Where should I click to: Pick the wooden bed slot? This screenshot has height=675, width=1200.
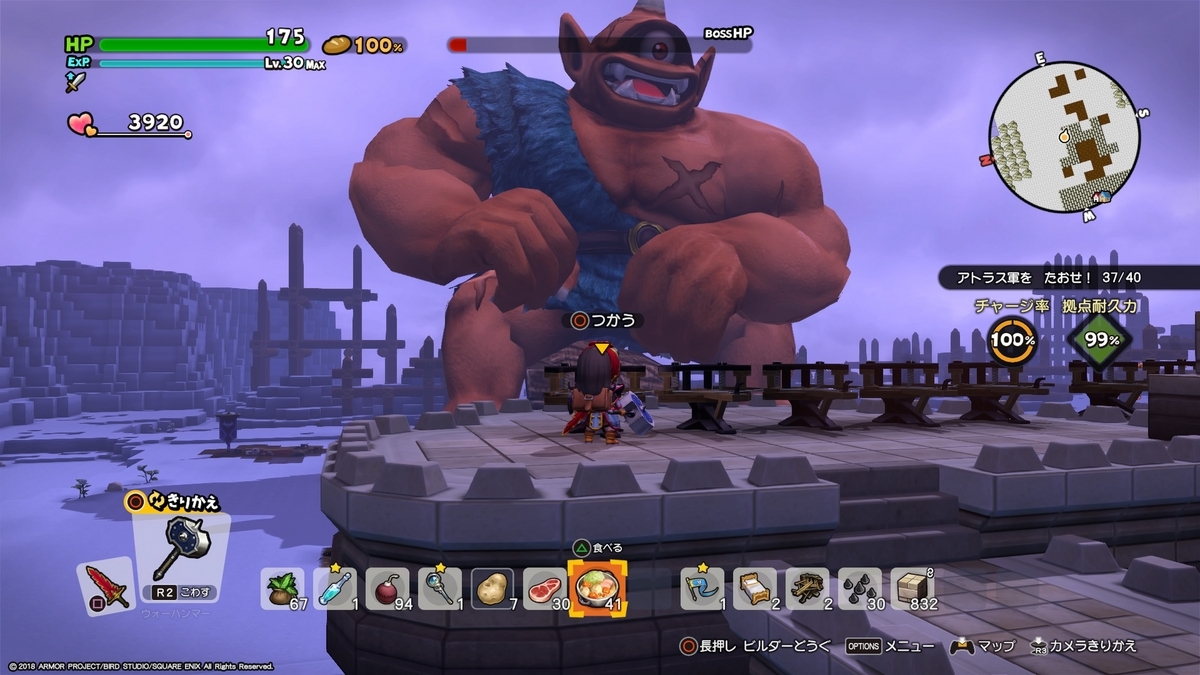coord(755,589)
